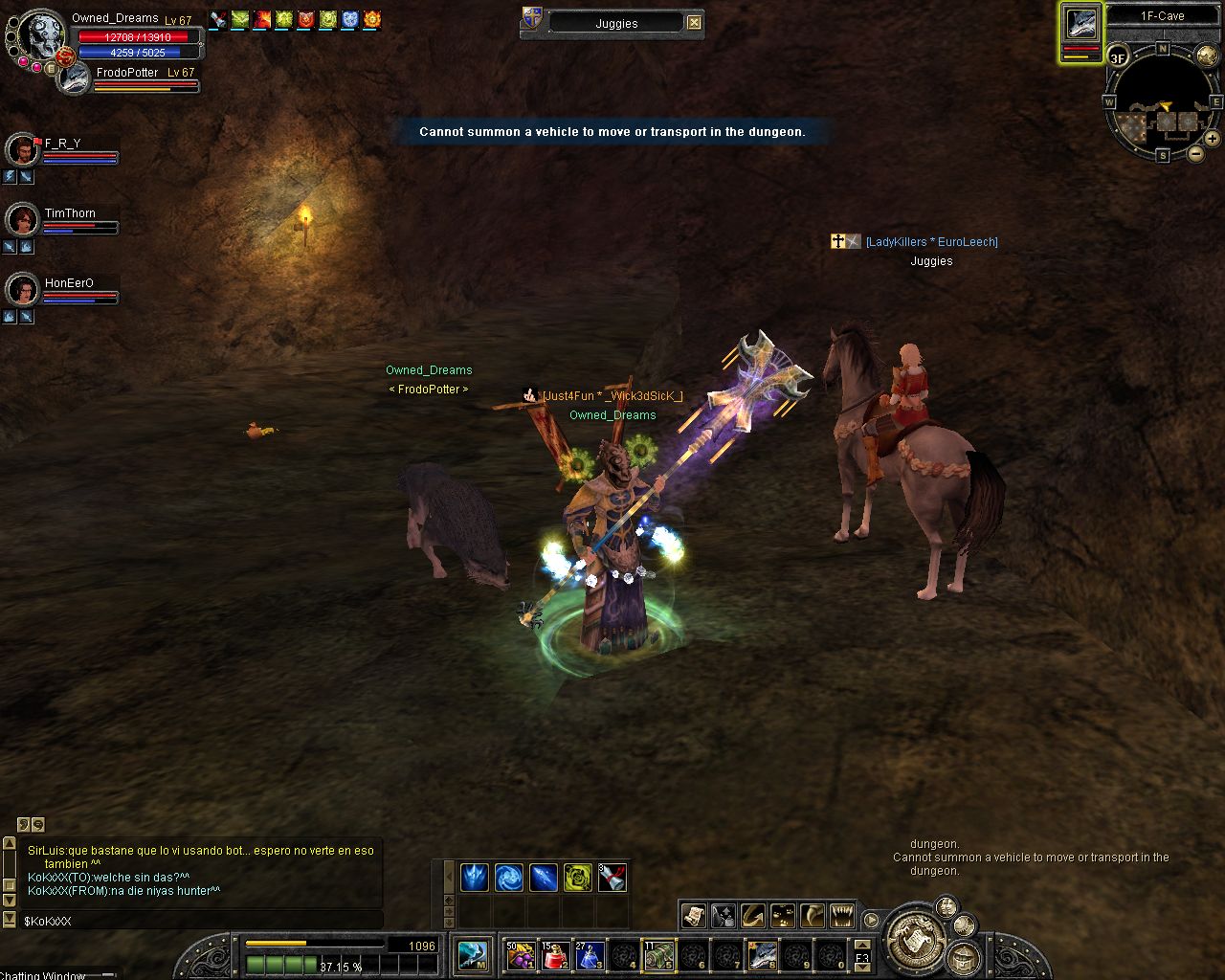Use the rolled scroll with red ribbon
Viewport: 1225px width, 980px height.
[x=612, y=877]
